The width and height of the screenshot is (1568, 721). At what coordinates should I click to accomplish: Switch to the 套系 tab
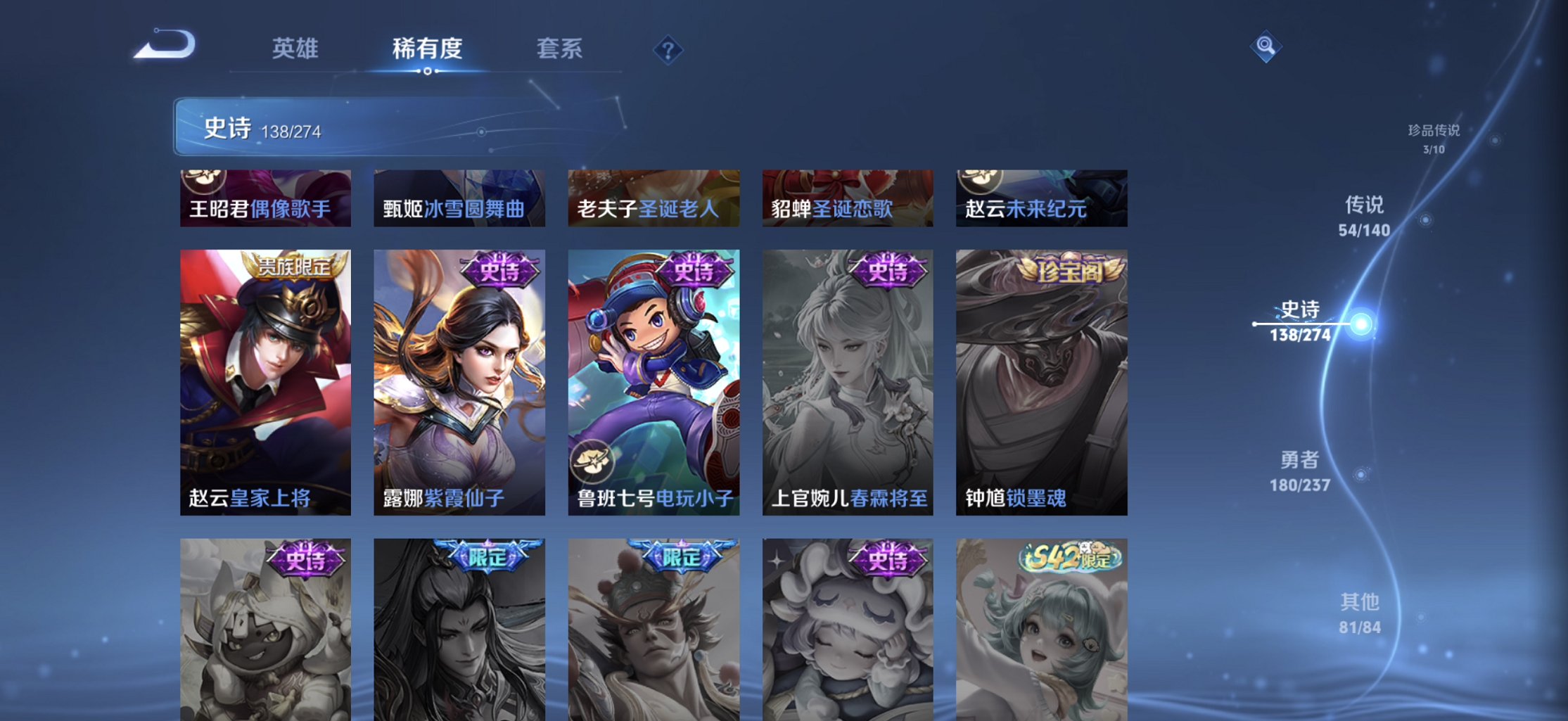559,49
